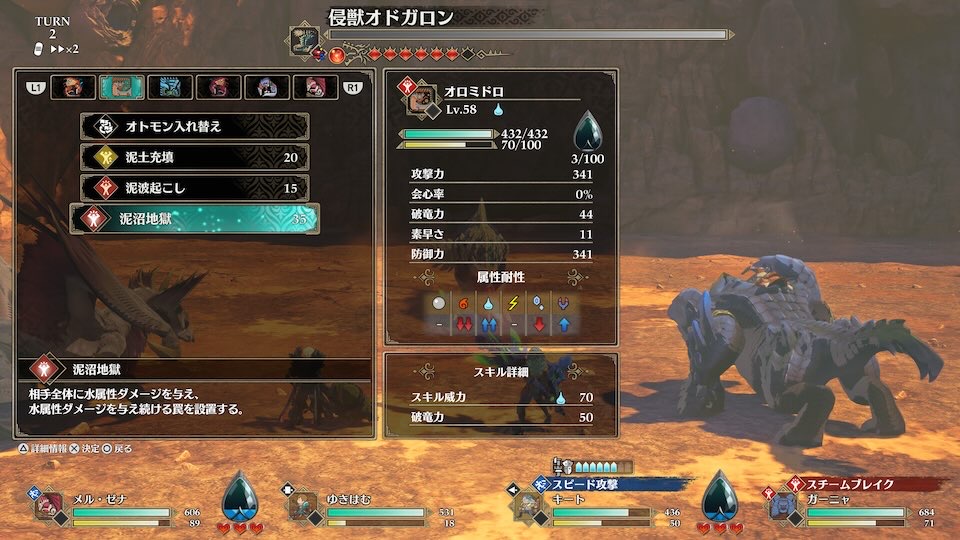
Task: Select the キート party portrait
Action: 530,505
